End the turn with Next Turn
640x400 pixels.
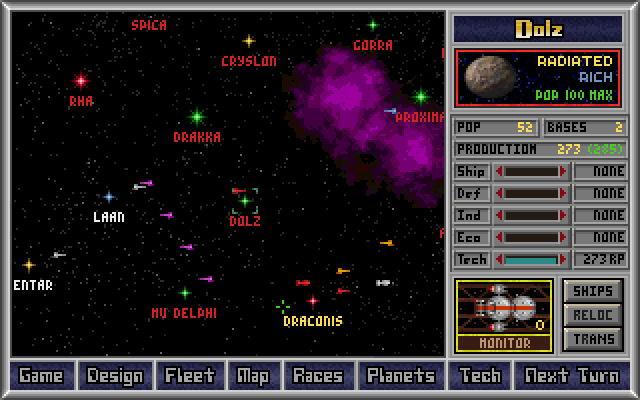coord(571,376)
